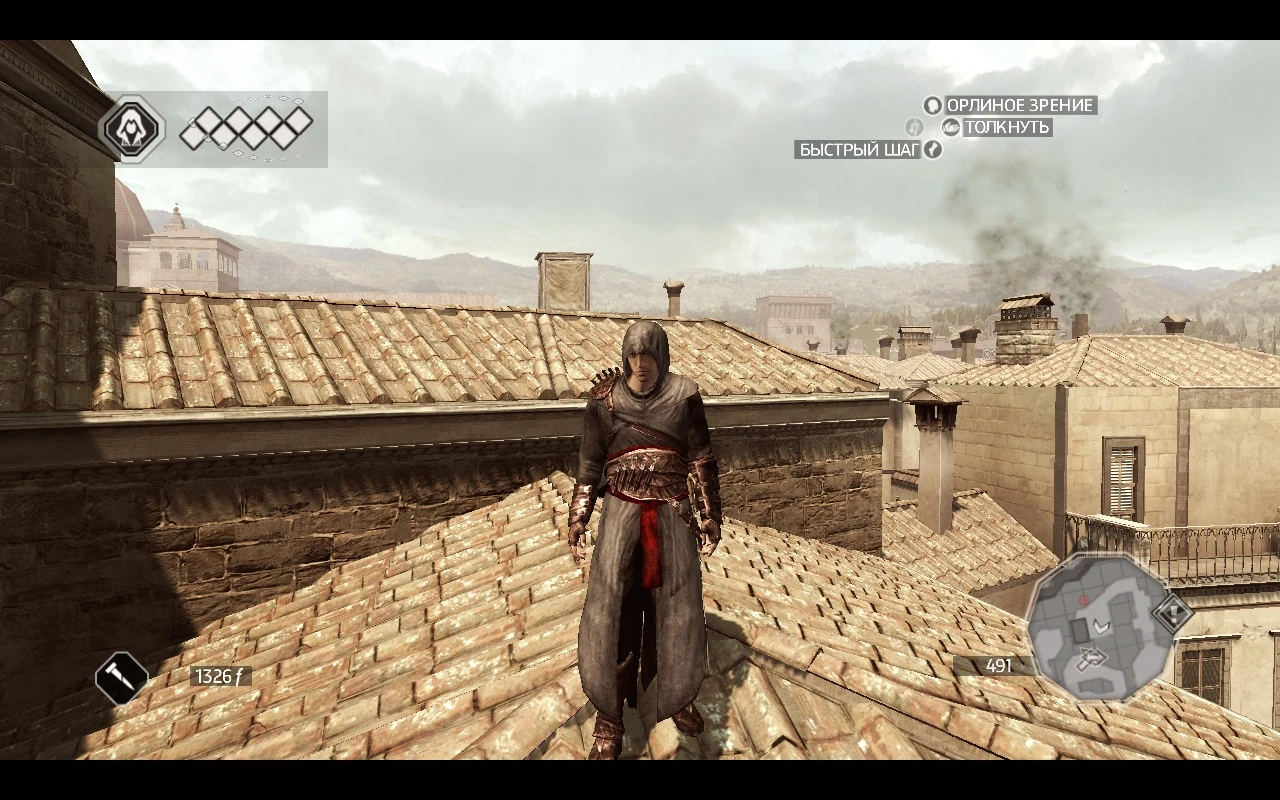The width and height of the screenshot is (1280, 800).
Task: Click the florin symbol after 1326
Action: [x=238, y=674]
